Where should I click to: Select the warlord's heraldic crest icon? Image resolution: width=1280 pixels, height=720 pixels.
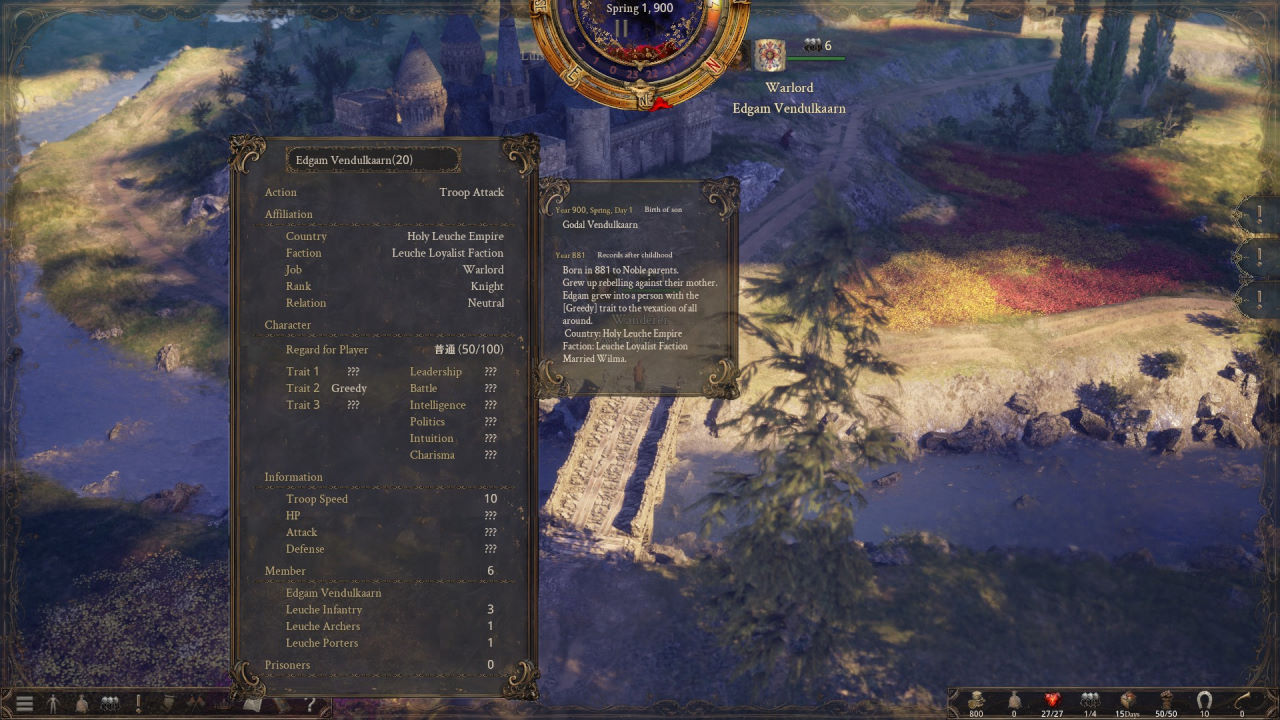(769, 56)
